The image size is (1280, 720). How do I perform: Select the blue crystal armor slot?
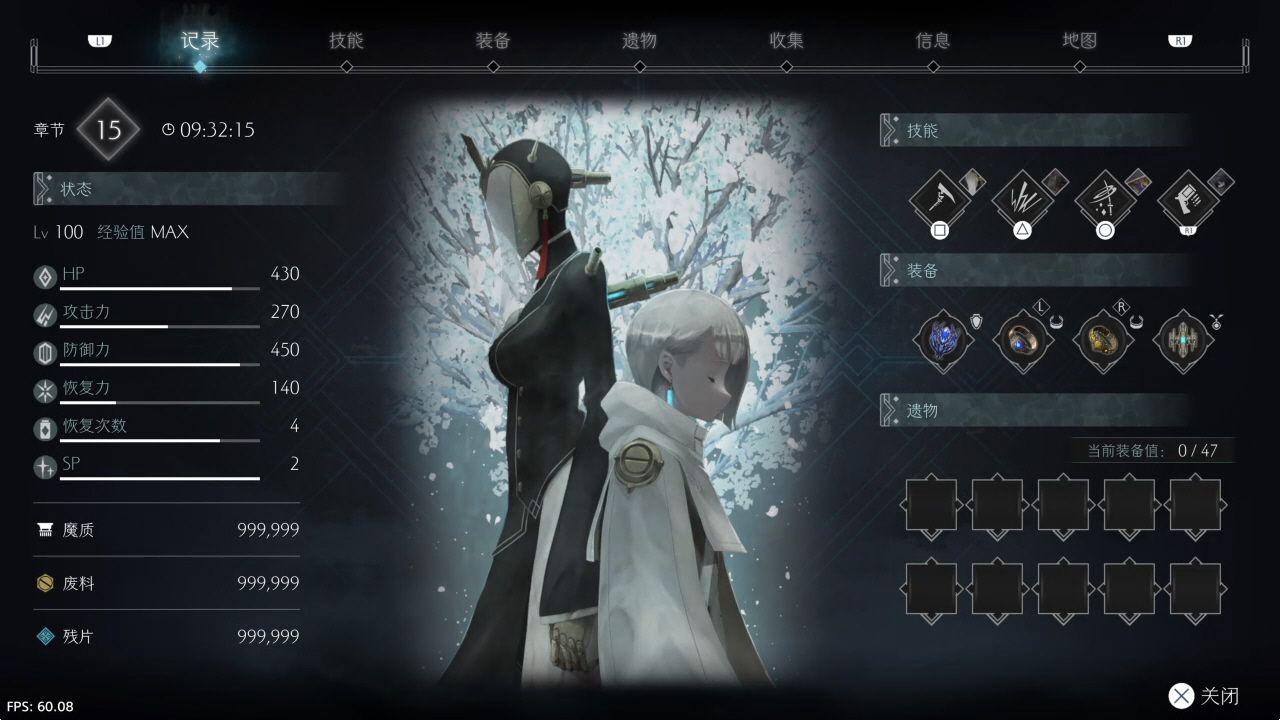pyautogui.click(x=943, y=340)
